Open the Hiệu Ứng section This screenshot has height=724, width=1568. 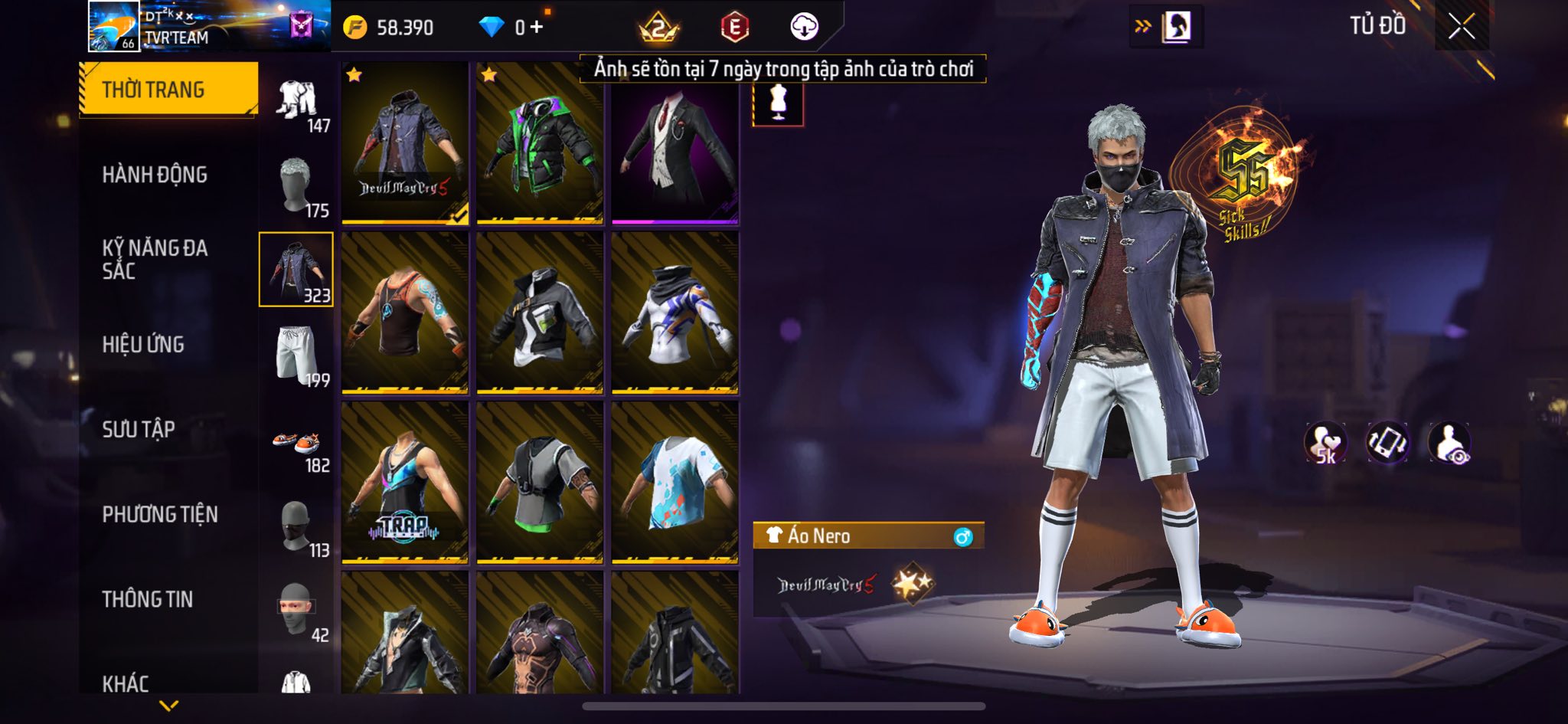[x=143, y=345]
